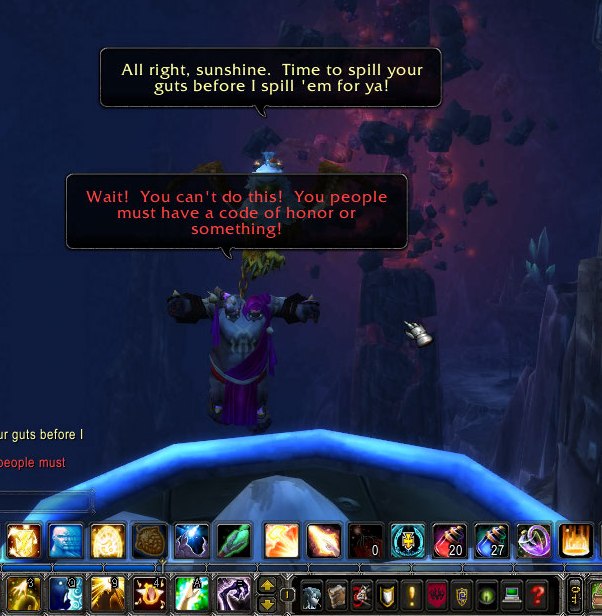The image size is (602, 616).
Task: Cast the flame pillar spell icon
Action: click(x=578, y=541)
